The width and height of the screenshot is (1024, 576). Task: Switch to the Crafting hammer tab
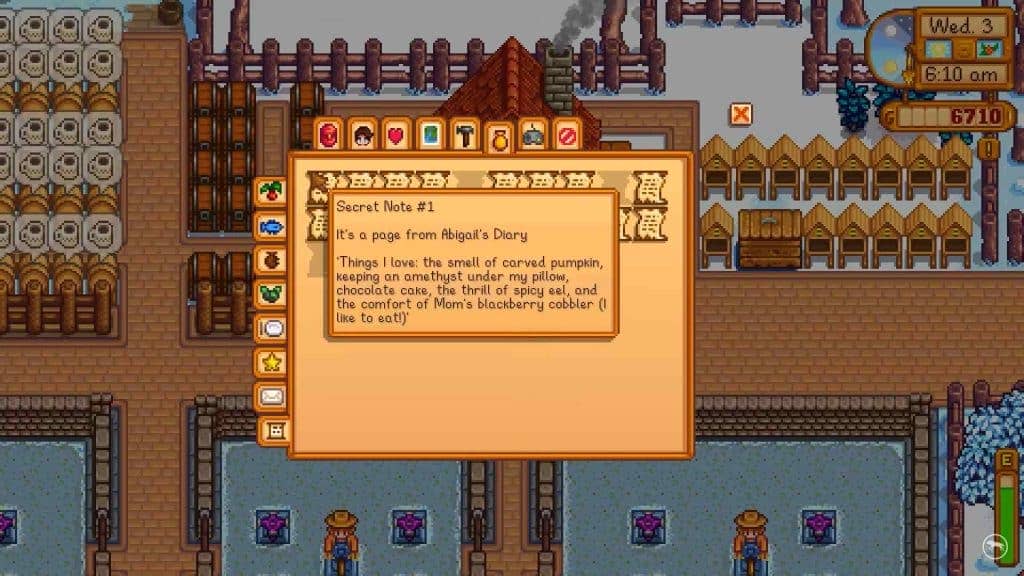(x=464, y=135)
